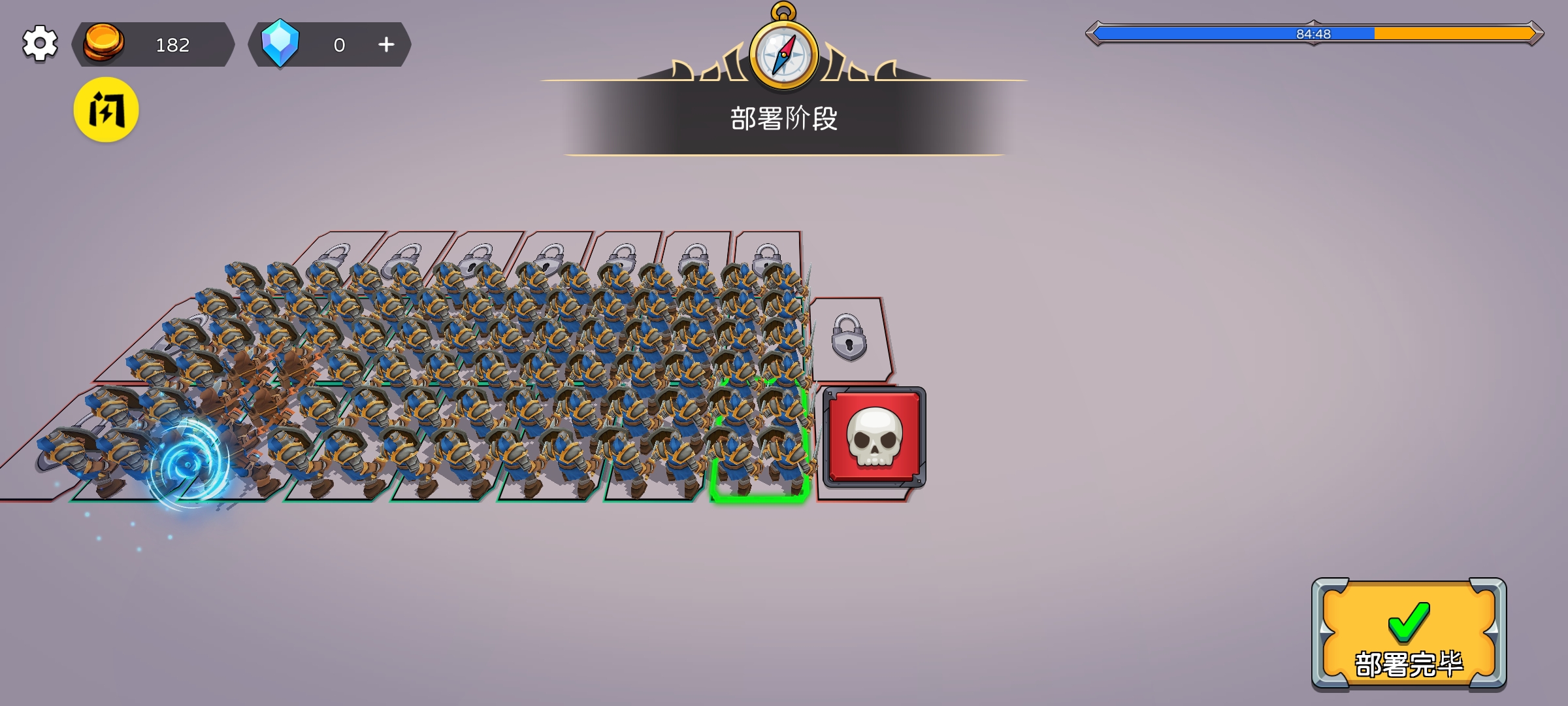Open the settings gear menu
Screen dimensions: 1568x706
coord(41,44)
